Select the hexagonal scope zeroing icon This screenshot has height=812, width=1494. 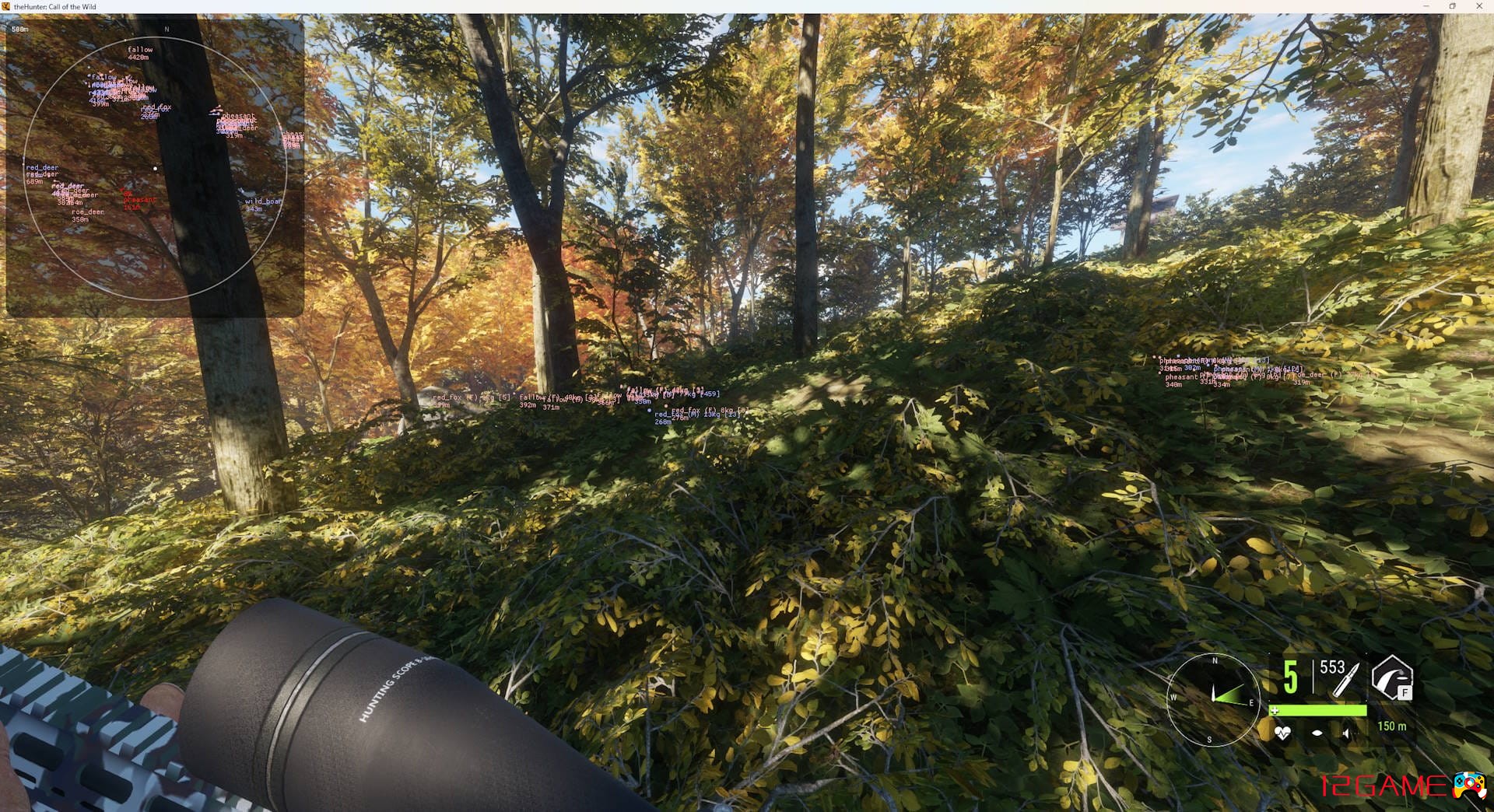(1391, 677)
